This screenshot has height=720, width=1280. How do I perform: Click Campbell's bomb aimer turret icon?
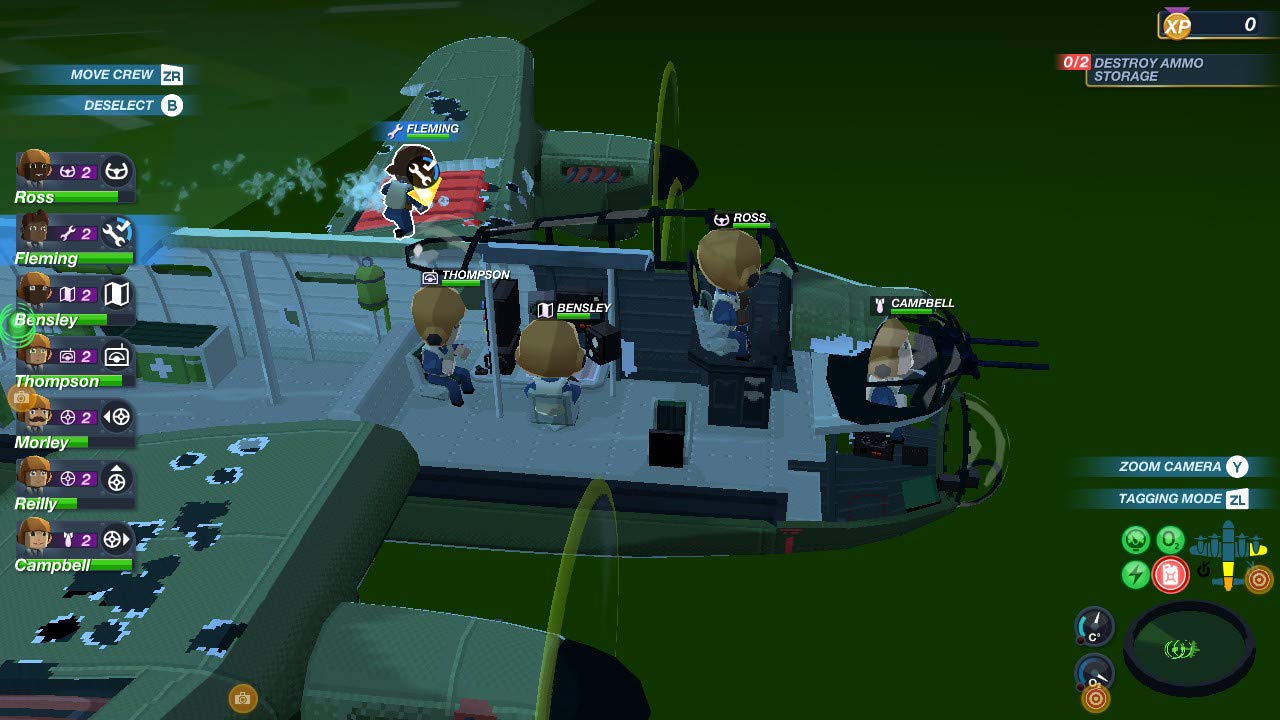coord(116,539)
